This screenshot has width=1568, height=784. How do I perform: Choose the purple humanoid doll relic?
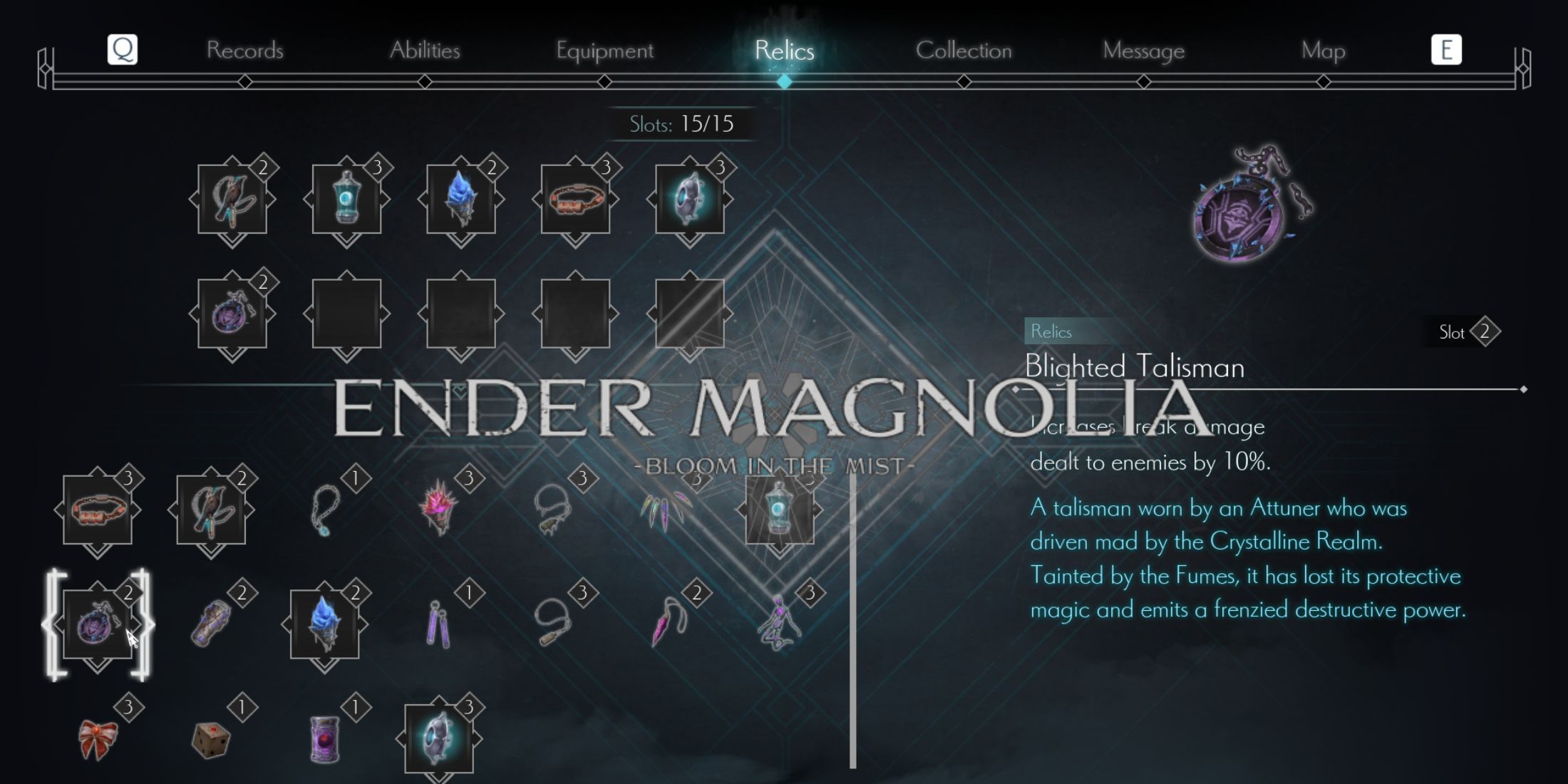tap(780, 624)
